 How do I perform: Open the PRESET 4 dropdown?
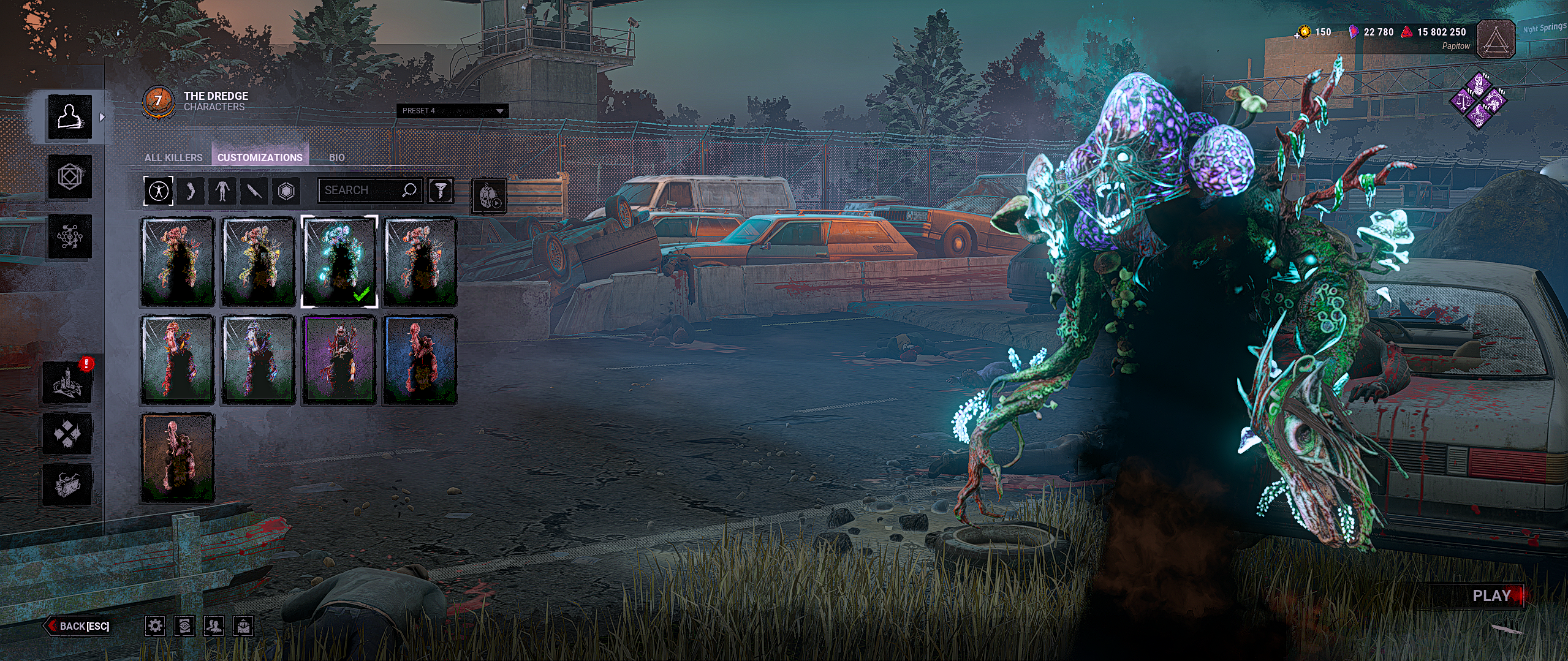[x=453, y=111]
